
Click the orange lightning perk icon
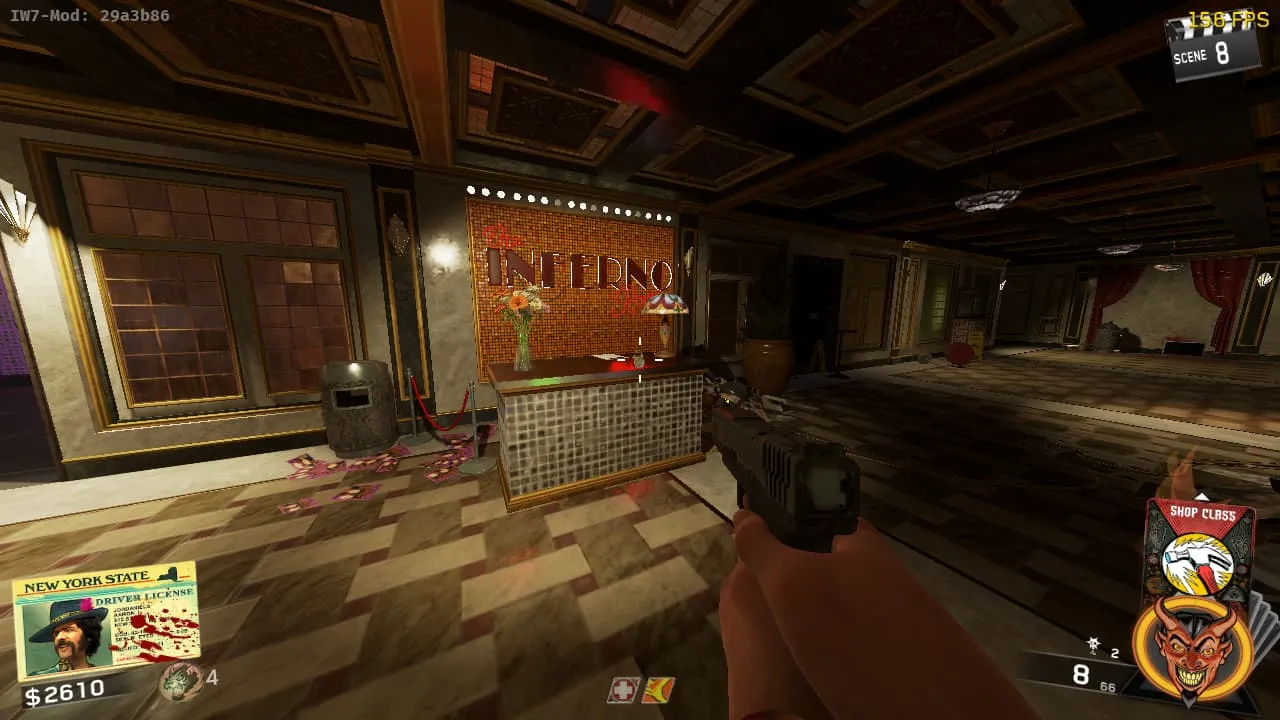click(657, 690)
